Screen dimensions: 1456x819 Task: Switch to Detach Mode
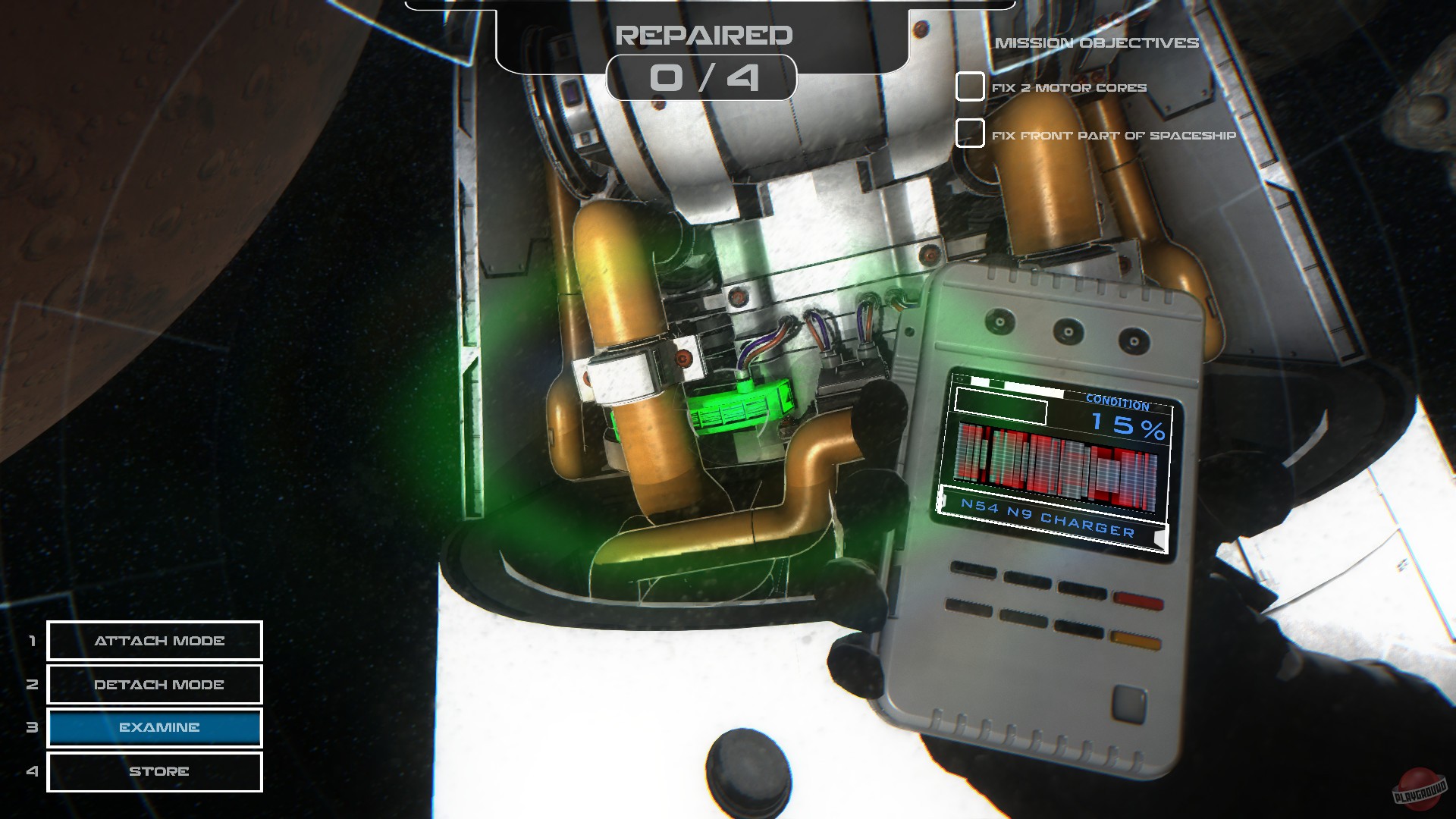click(x=154, y=684)
